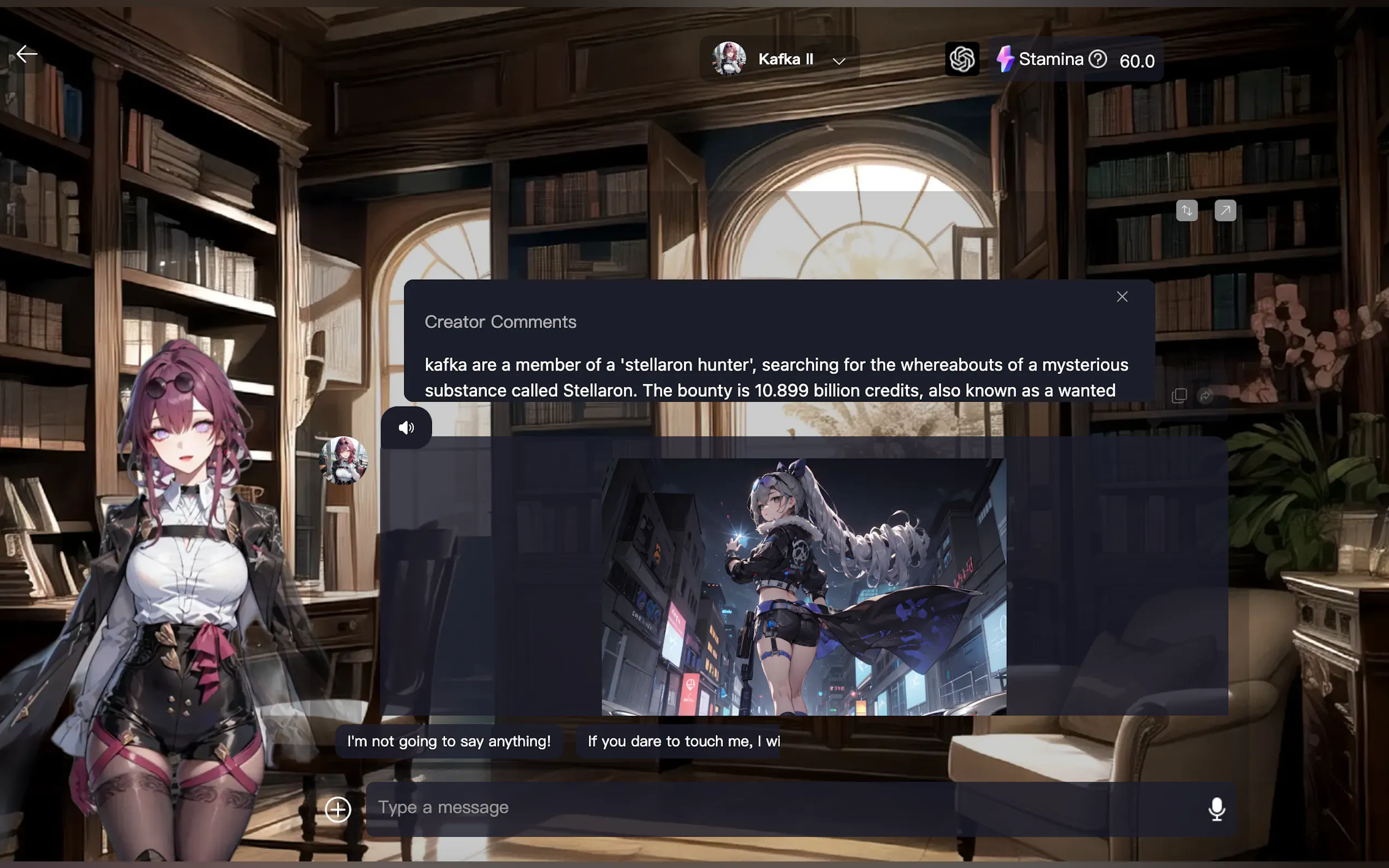Choose reply "If you dare to touch me"
The image size is (1389, 868).
(682, 741)
